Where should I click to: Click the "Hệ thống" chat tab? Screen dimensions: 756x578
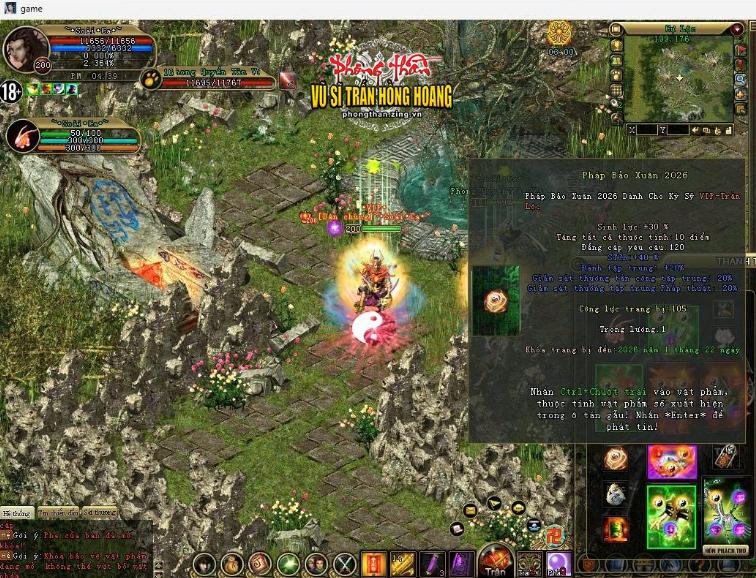16,513
